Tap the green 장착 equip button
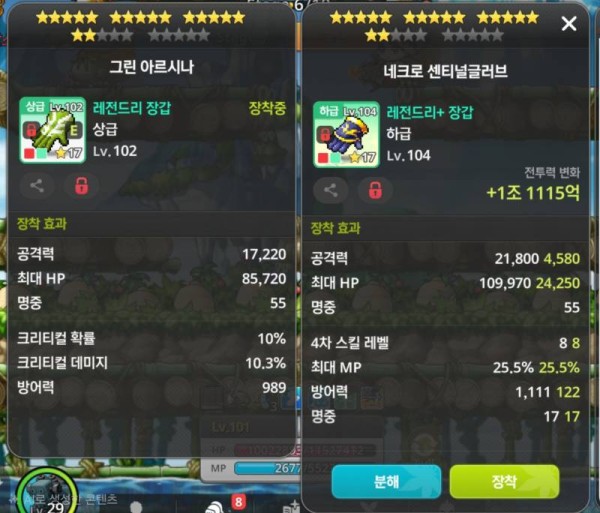Screen dimensions: 600x513 pyautogui.click(x=504, y=481)
